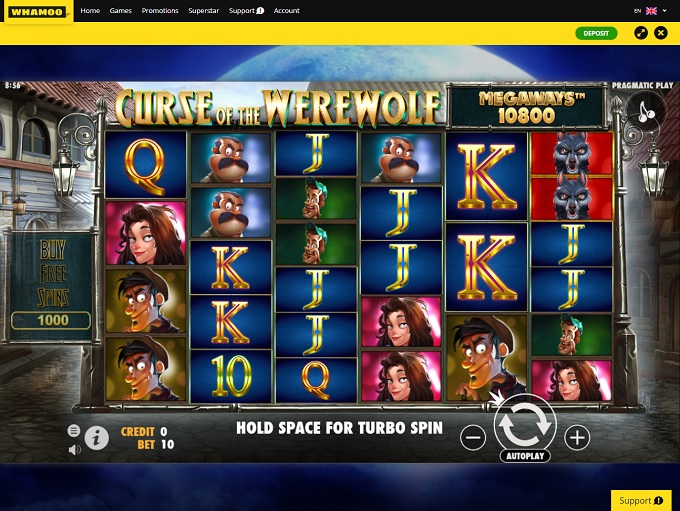The image size is (680, 511).
Task: View the Promotions page
Action: click(160, 11)
